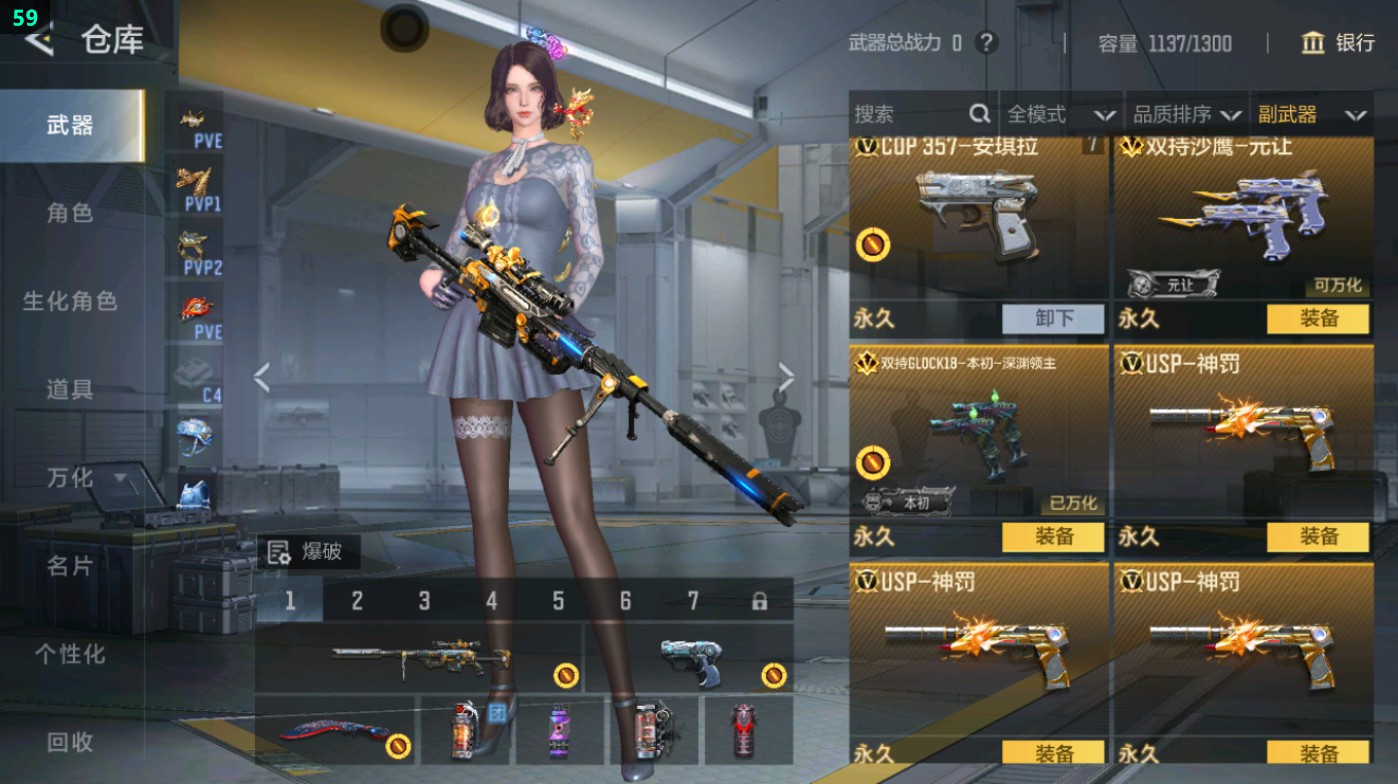
Task: Open the 银行 bank
Action: [x=1338, y=43]
